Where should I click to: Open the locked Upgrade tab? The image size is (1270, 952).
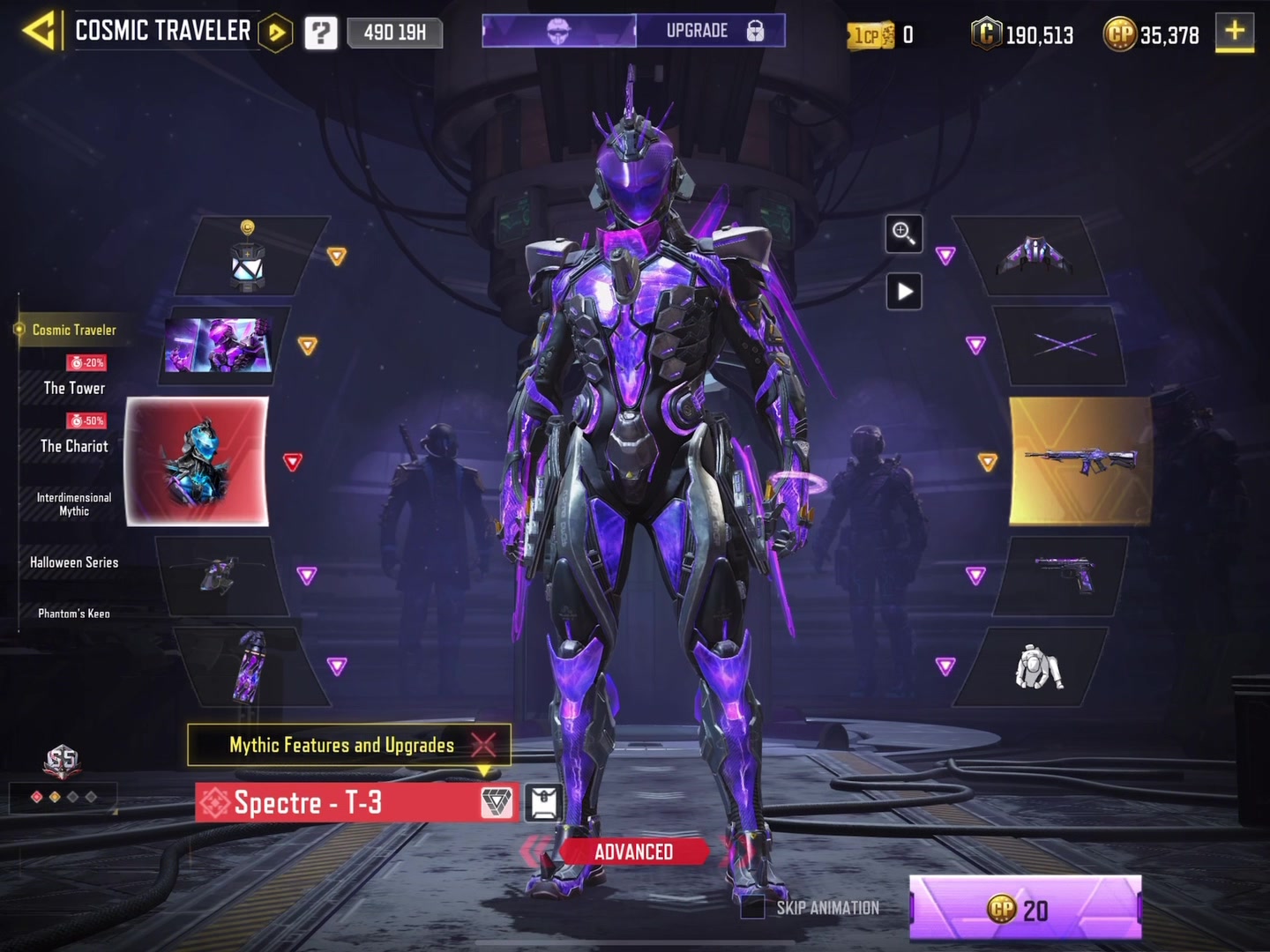(x=711, y=31)
